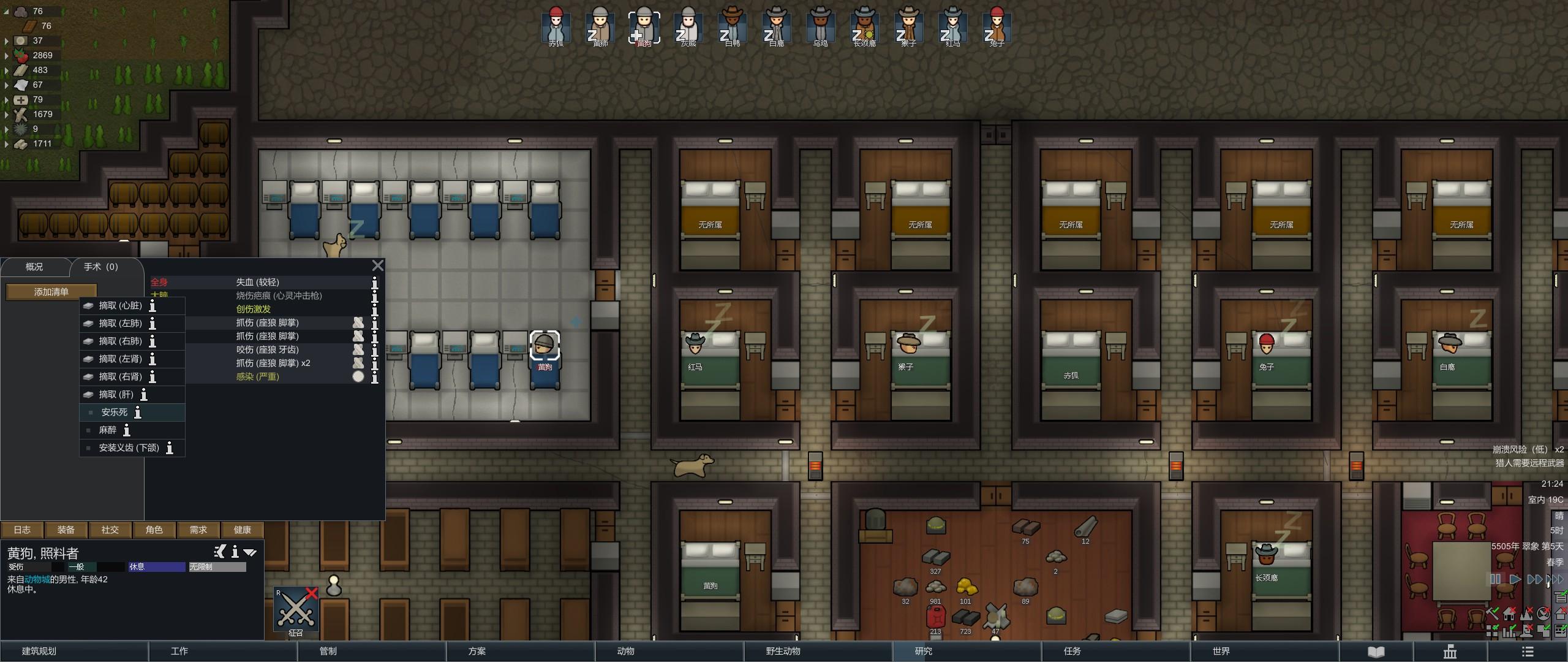Choose 摘取 (心脏) from the surgery list
Image resolution: width=1568 pixels, height=662 pixels.
click(x=120, y=305)
